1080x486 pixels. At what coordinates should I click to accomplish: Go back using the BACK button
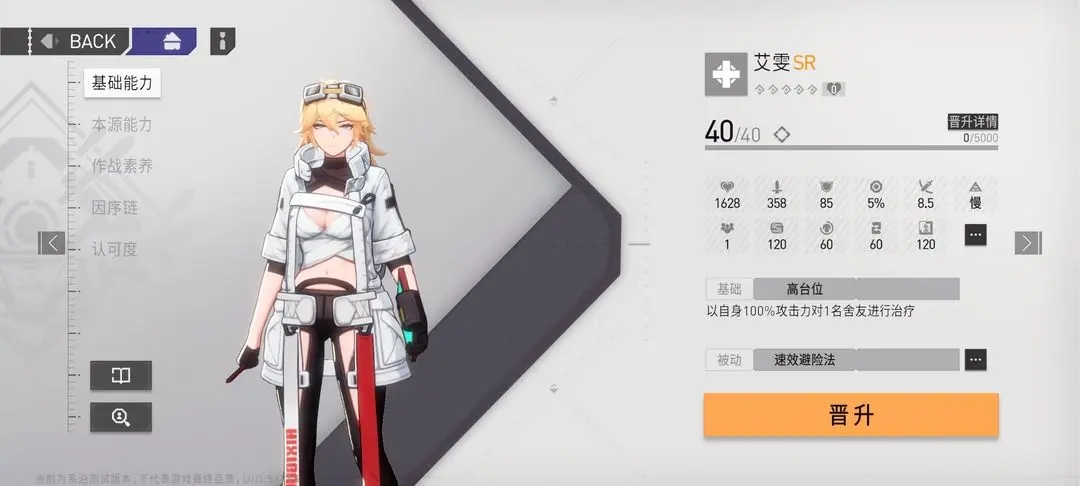coord(79,41)
